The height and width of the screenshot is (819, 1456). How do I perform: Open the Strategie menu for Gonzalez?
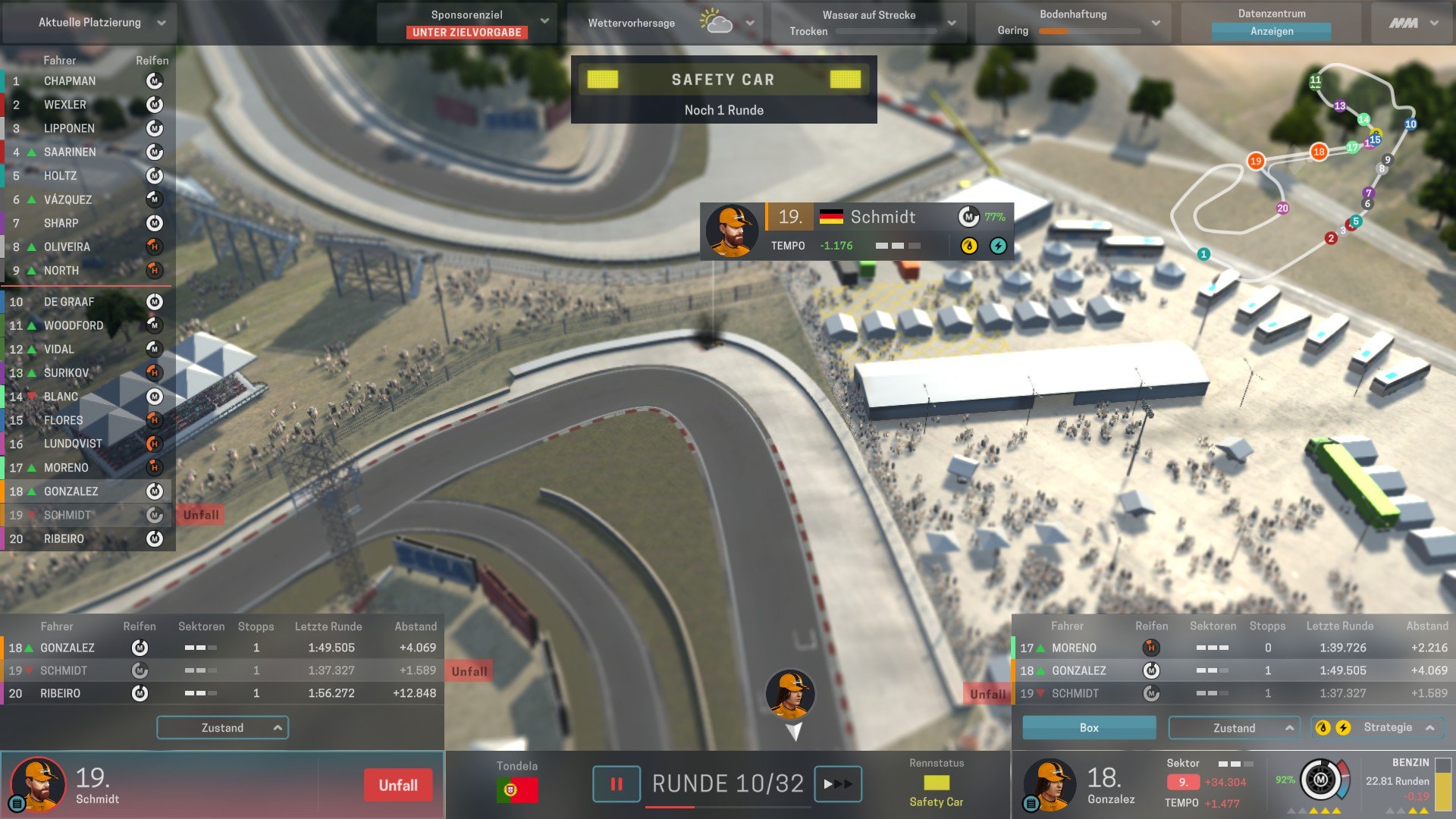point(1387,728)
